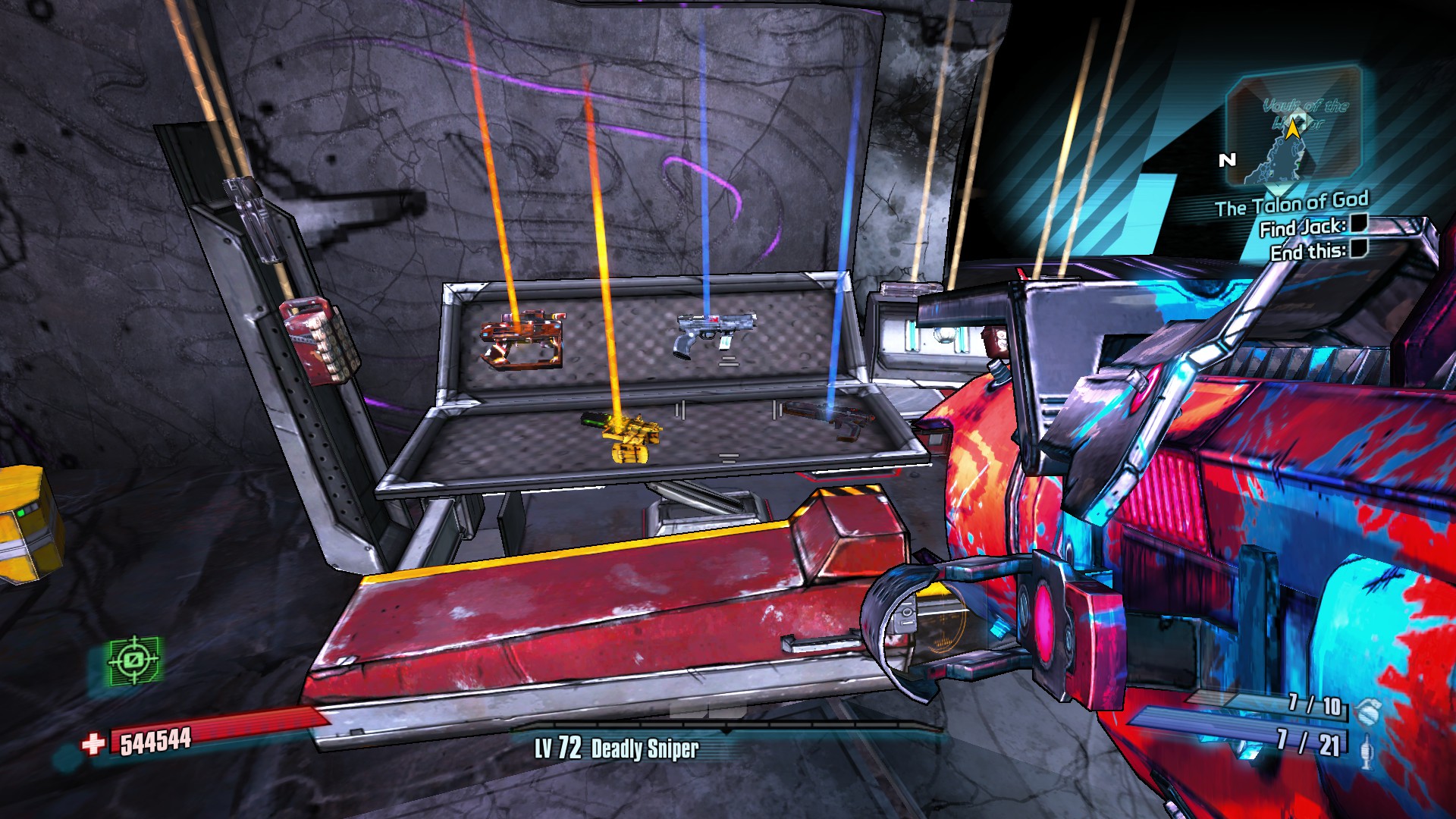Image resolution: width=1456 pixels, height=819 pixels.
Task: Click the yellow player arrow on the minimap
Action: (1294, 129)
